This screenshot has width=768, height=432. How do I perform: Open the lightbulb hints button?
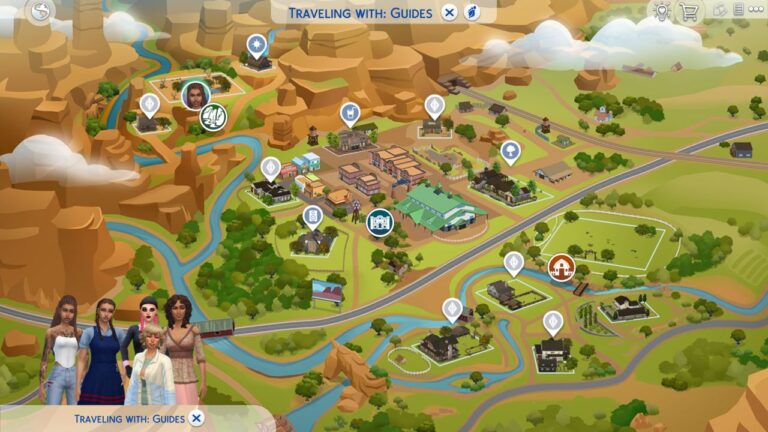pyautogui.click(x=661, y=11)
